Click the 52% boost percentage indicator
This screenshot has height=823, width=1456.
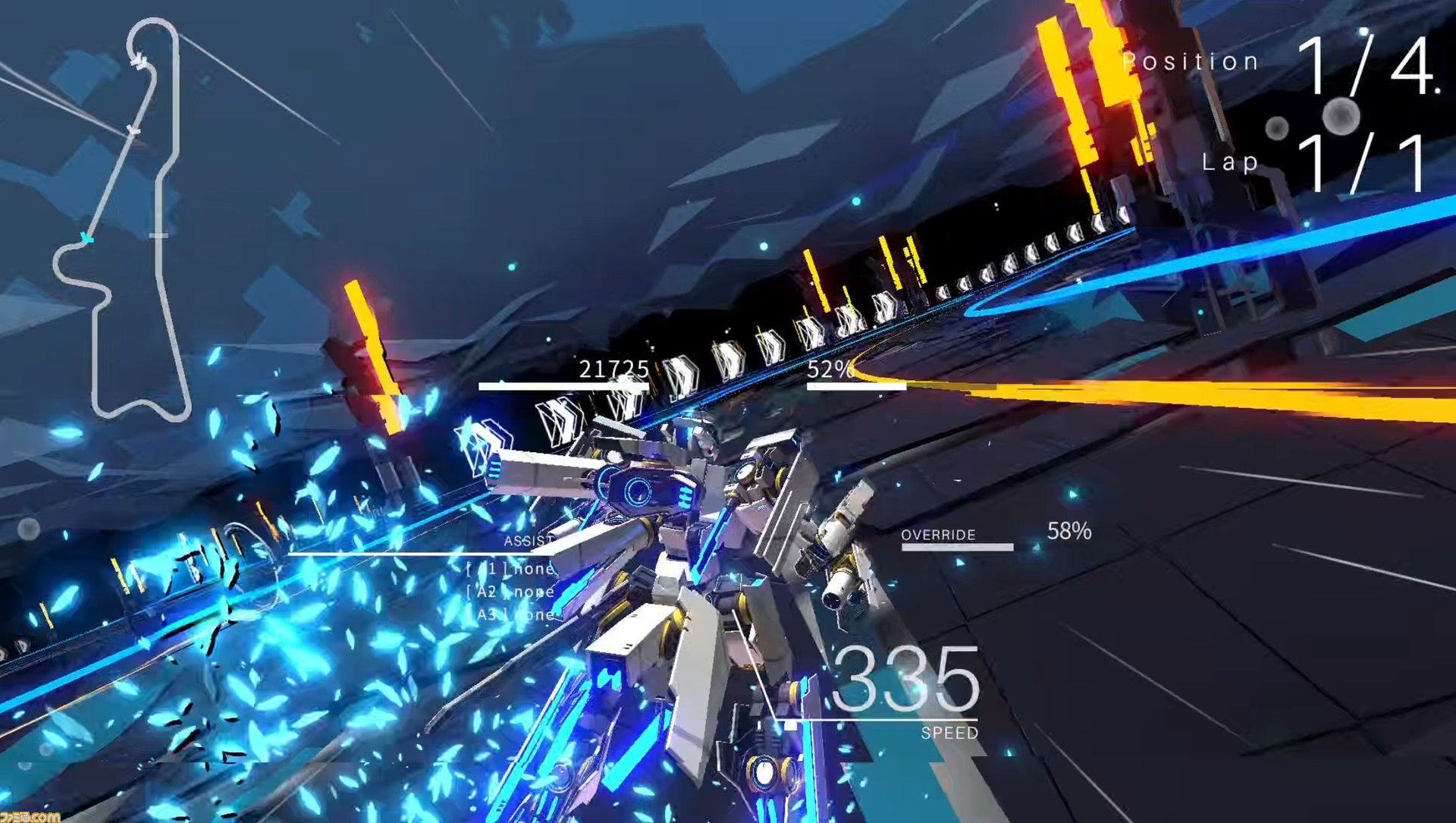[x=830, y=369]
